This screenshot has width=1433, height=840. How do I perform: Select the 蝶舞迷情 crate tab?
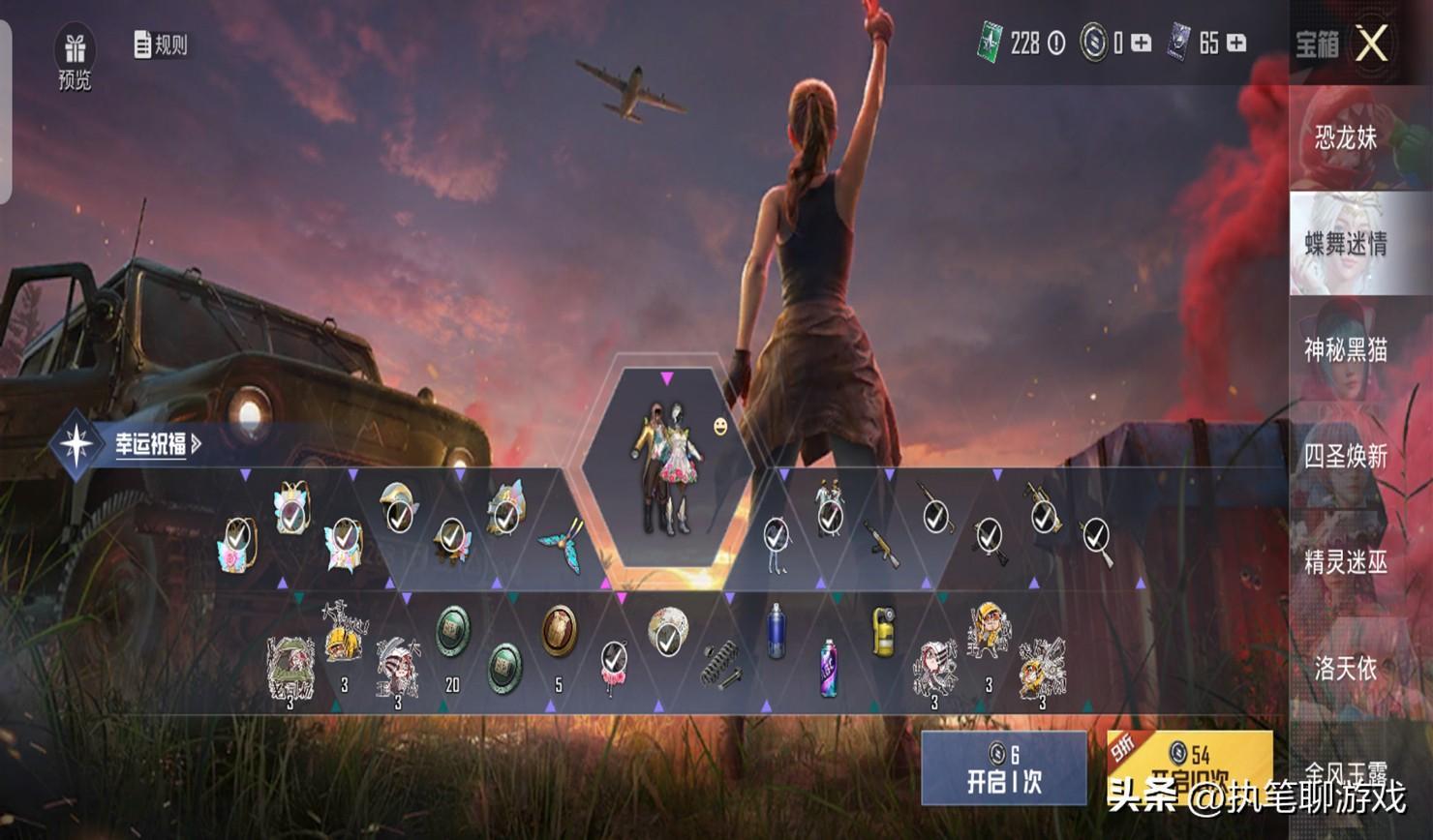click(1346, 243)
